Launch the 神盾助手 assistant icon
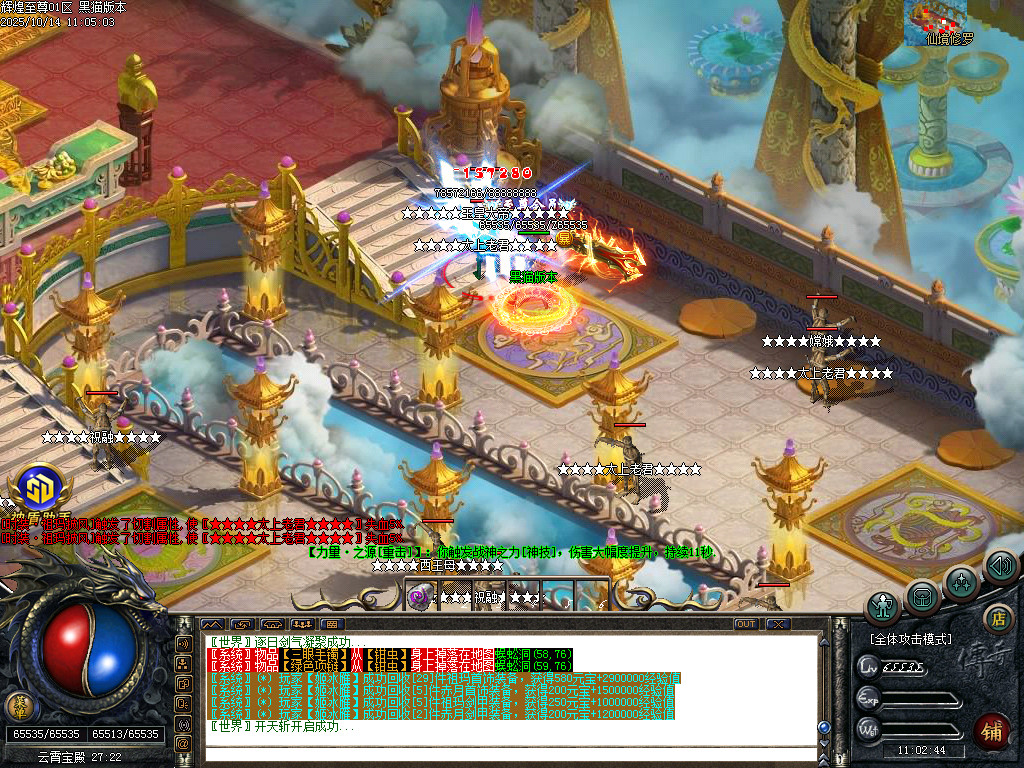Viewport: 1024px width, 768px height. [x=40, y=490]
